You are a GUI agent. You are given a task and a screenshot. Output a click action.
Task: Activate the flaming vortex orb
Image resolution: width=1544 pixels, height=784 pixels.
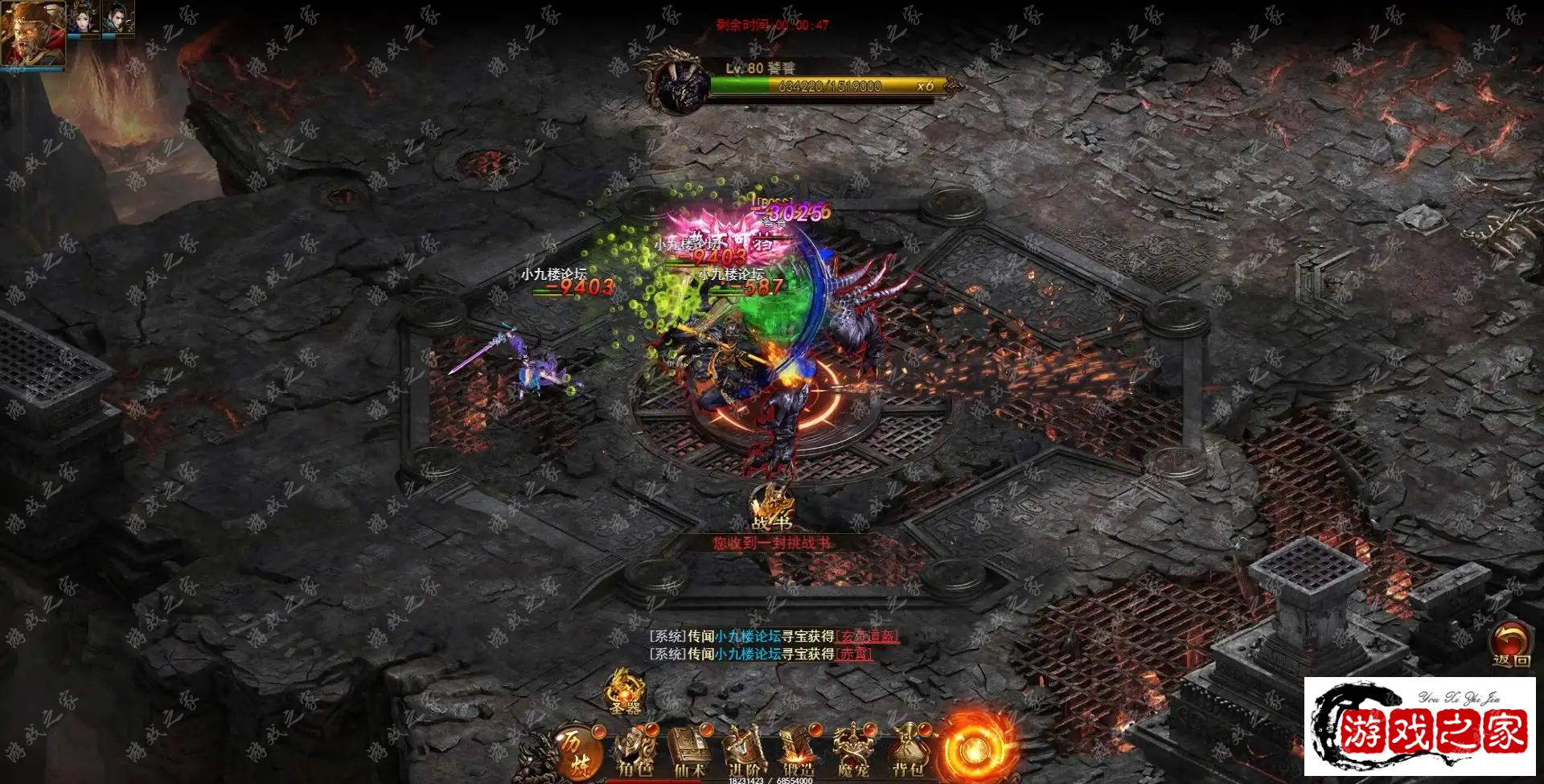point(974,749)
